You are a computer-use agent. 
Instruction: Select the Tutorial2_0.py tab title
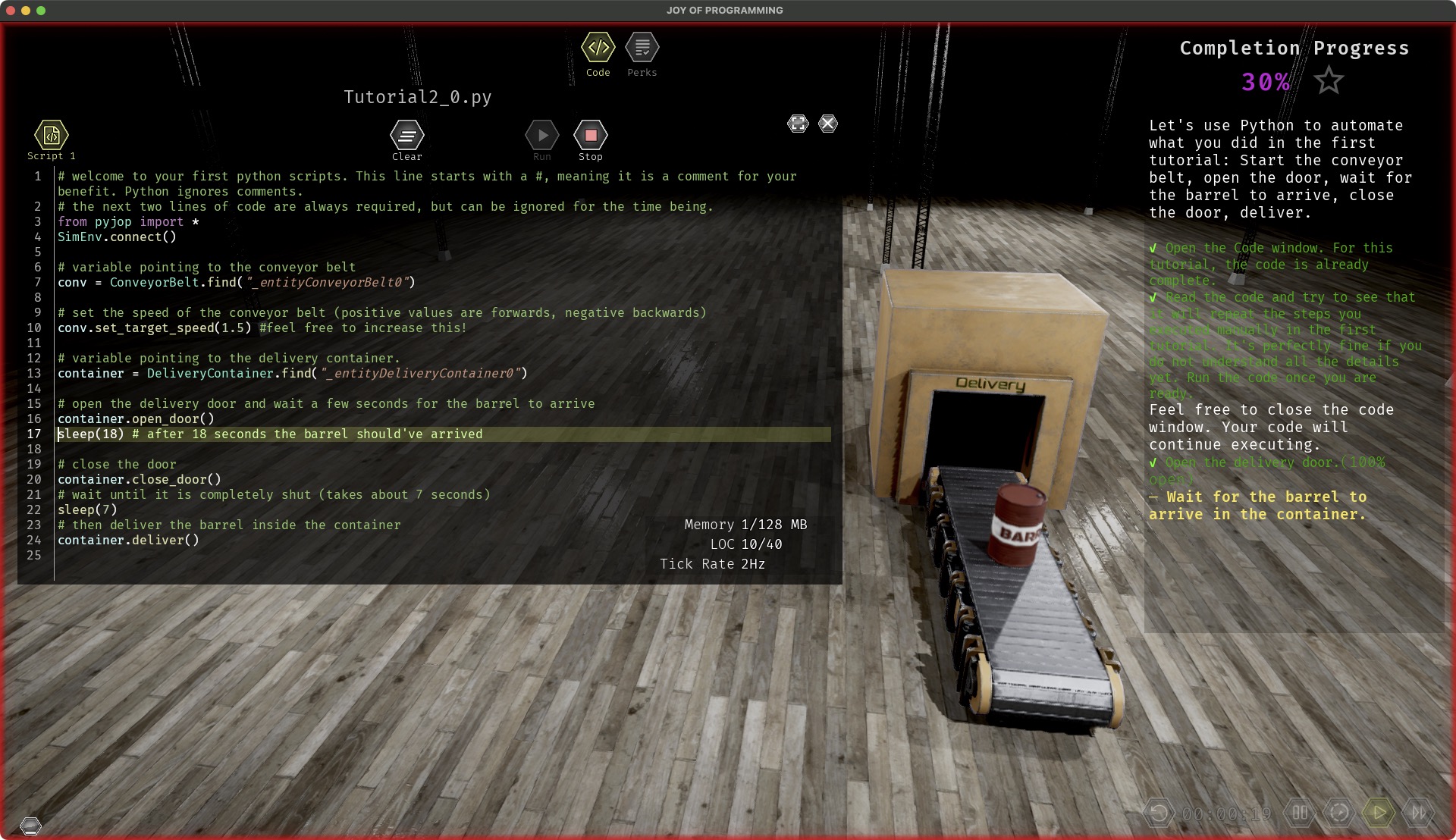(x=418, y=96)
